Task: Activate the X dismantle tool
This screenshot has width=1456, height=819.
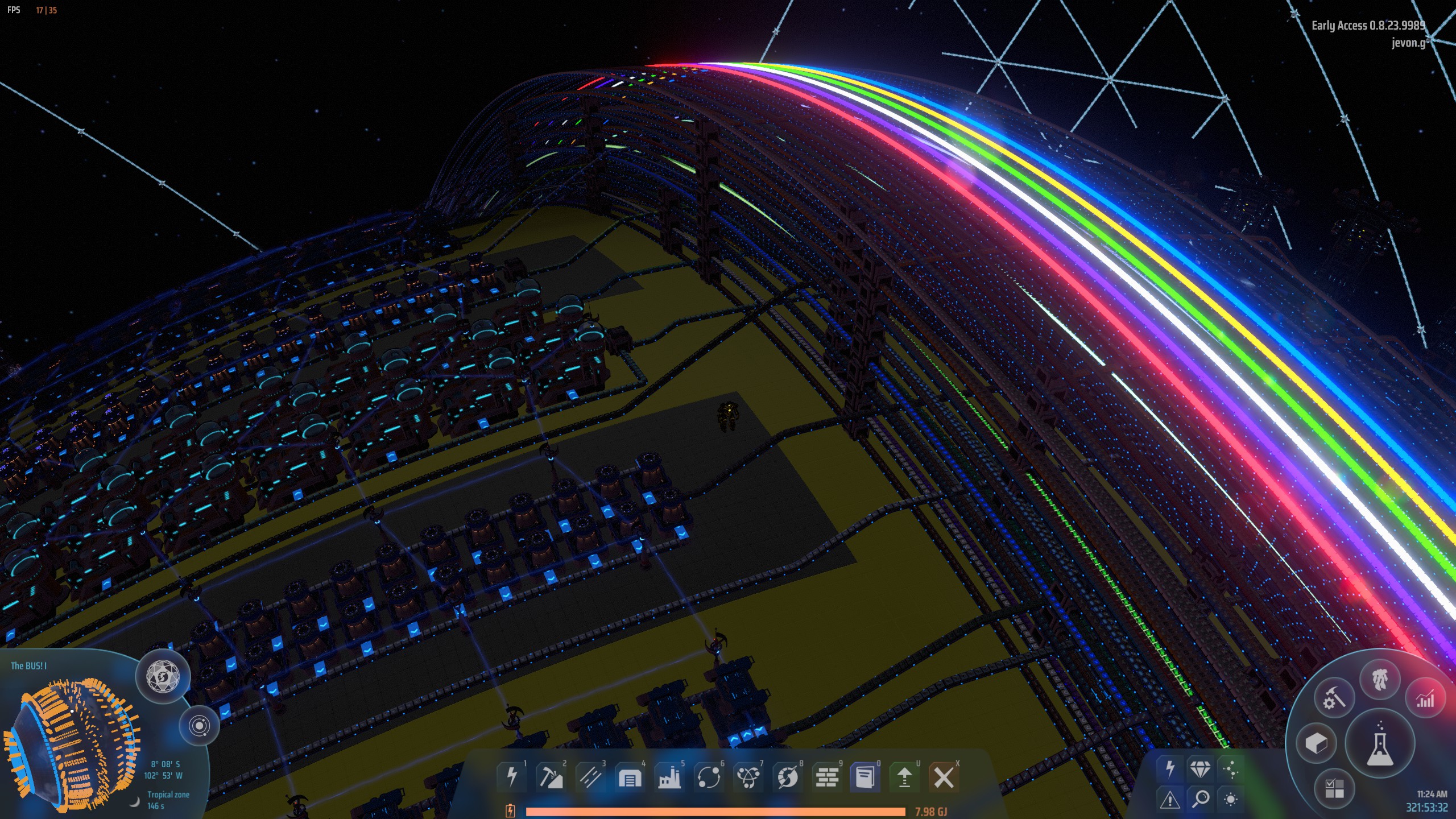Action: tap(944, 776)
